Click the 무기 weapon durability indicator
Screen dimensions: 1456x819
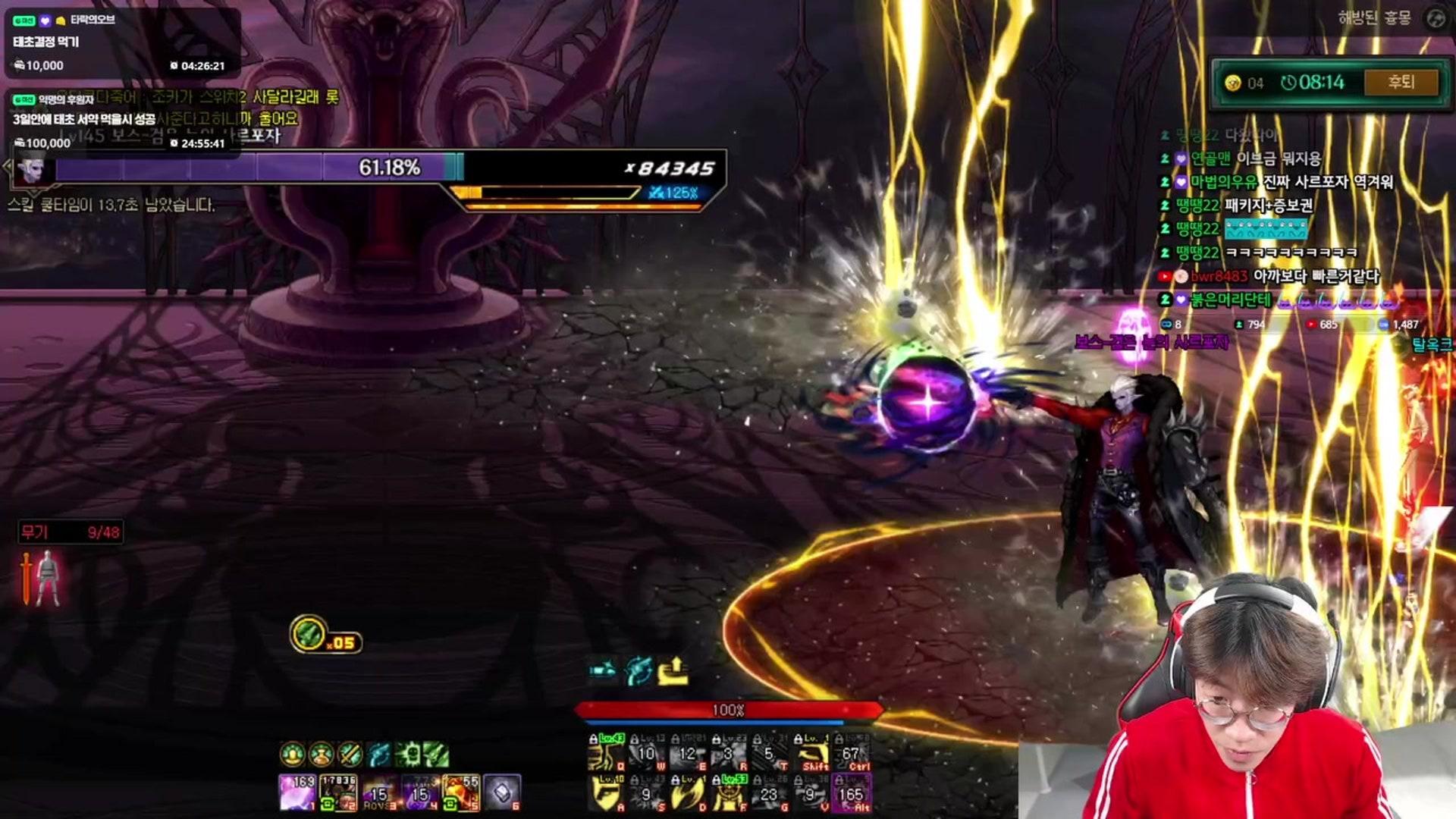pyautogui.click(x=70, y=532)
